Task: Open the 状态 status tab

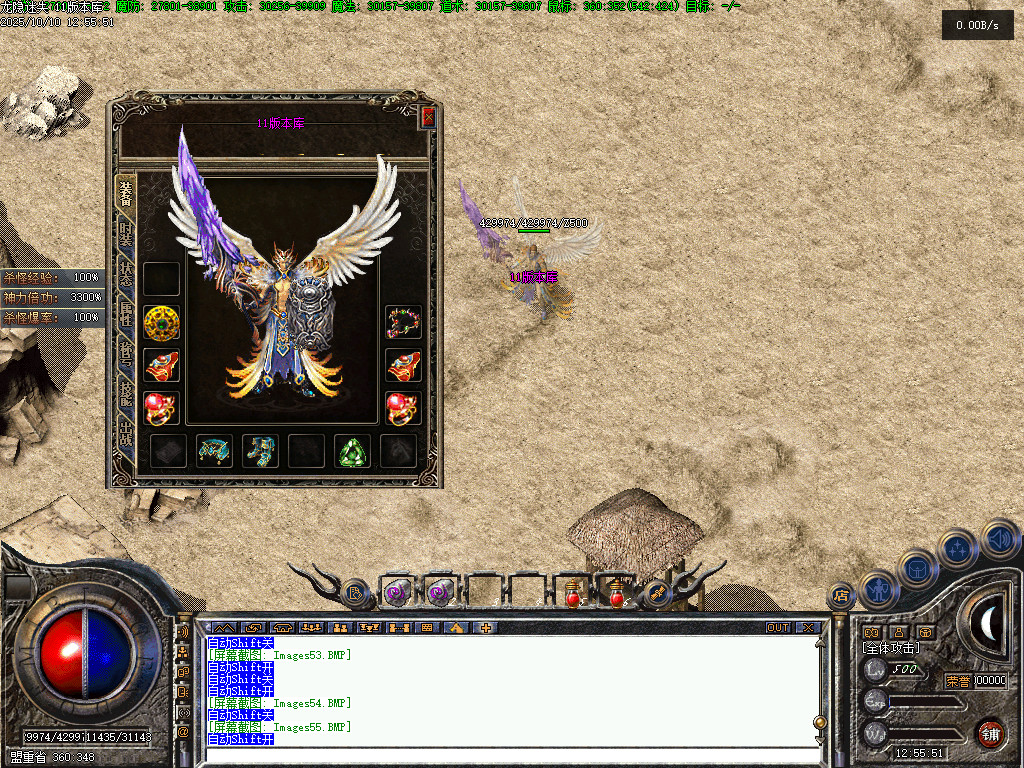Action: pyautogui.click(x=126, y=275)
